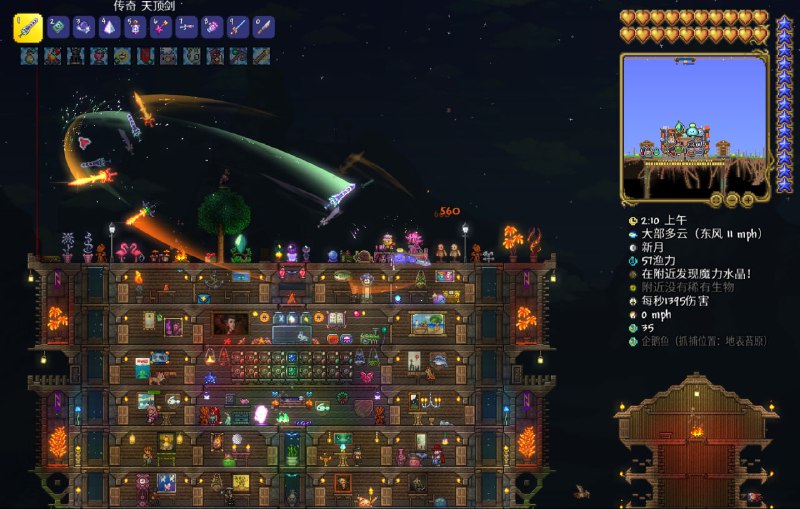Select the green item in hotbar slot 2

pos(58,28)
